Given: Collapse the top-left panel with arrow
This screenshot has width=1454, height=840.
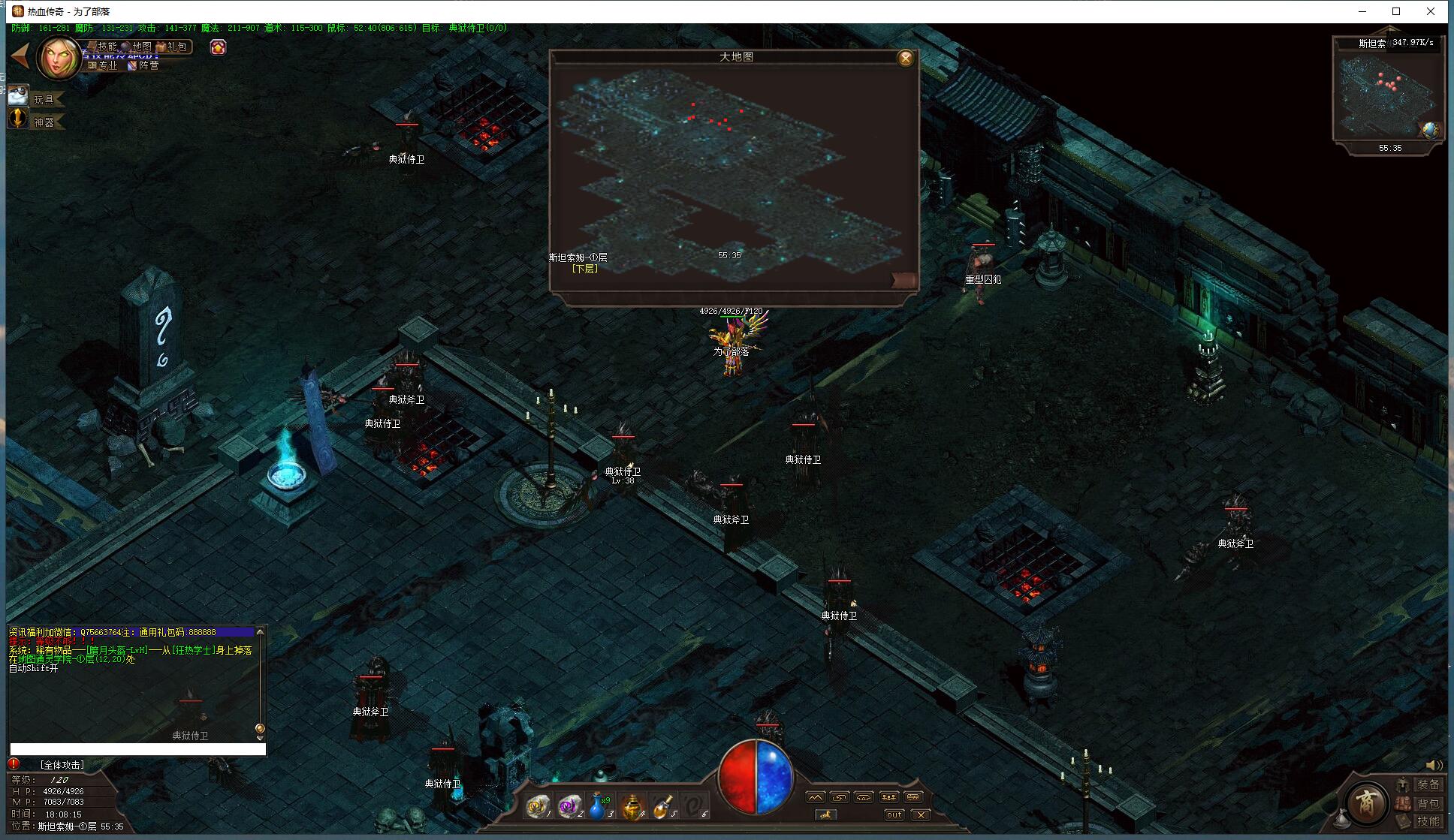Looking at the screenshot, I should click(20, 56).
